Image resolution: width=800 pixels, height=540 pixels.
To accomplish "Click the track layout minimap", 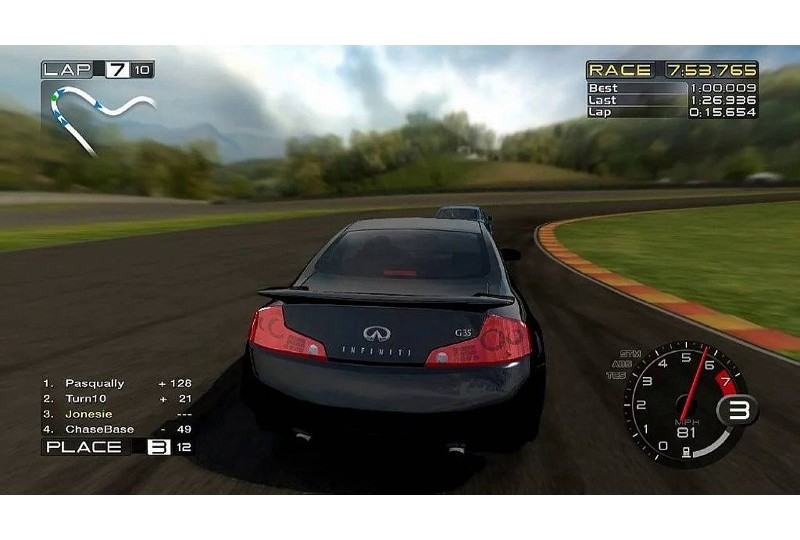I will pyautogui.click(x=97, y=114).
